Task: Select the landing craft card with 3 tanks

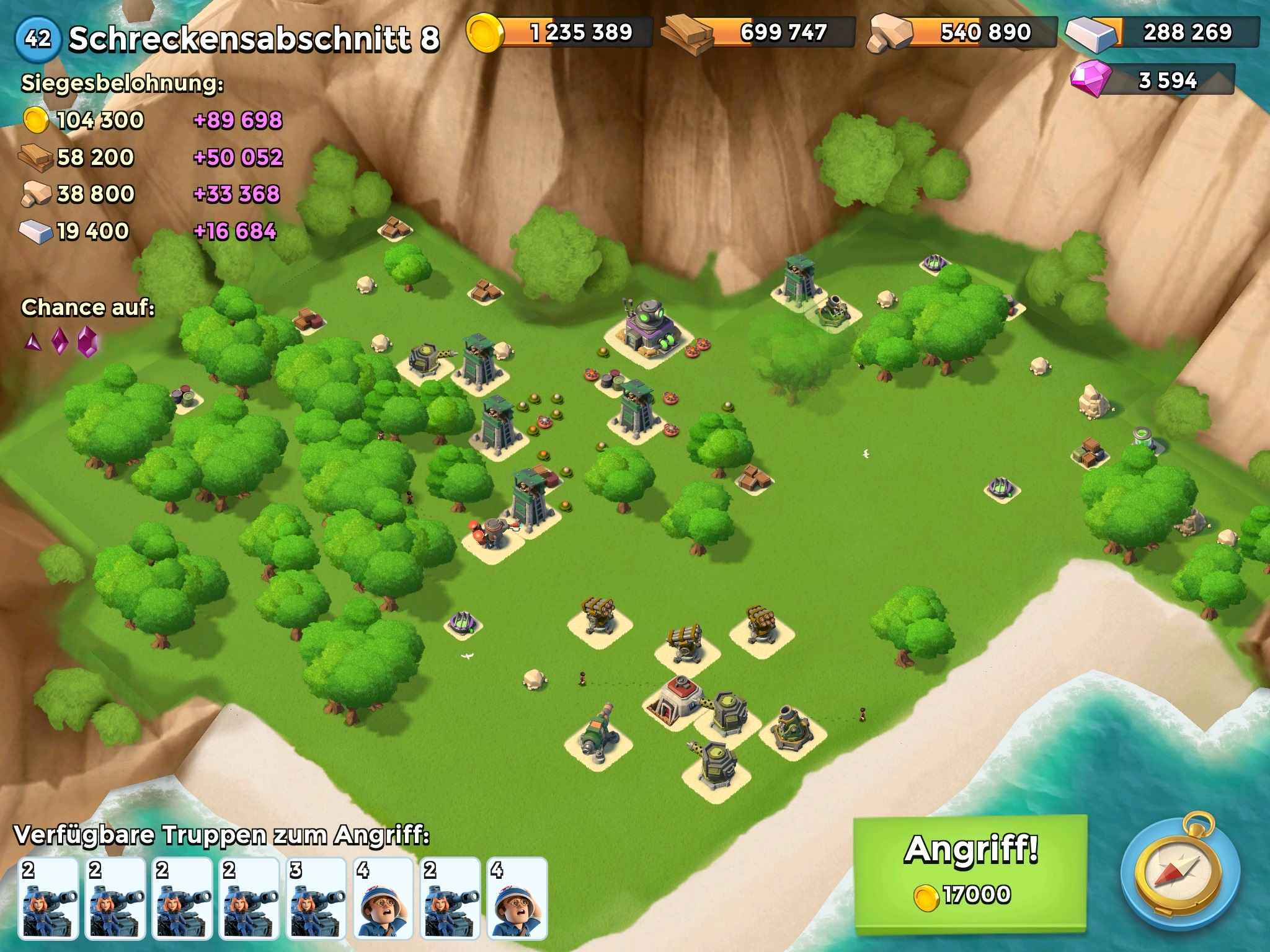Action: pos(316,899)
